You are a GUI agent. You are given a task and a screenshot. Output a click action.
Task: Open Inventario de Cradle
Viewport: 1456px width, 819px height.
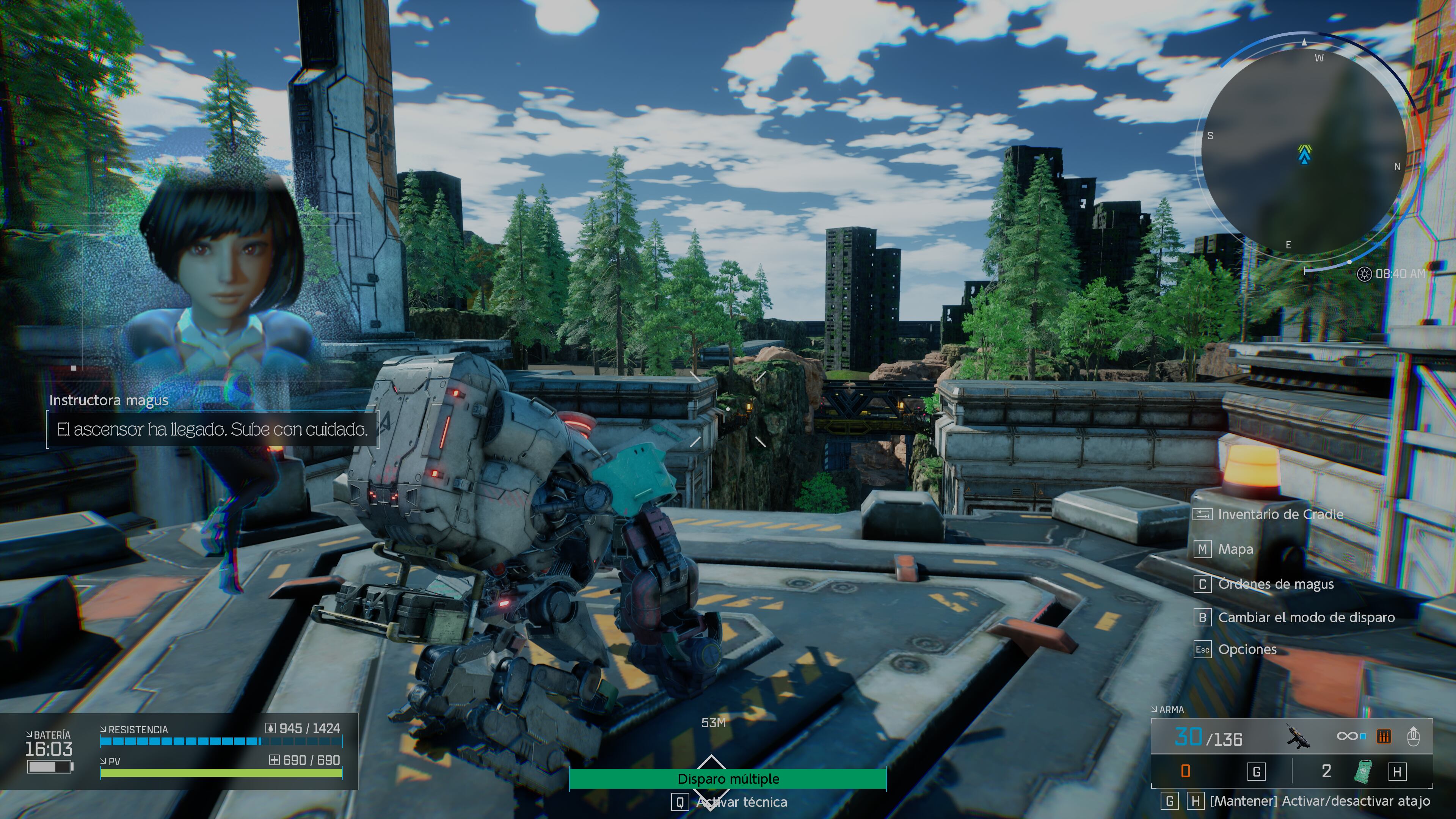[x=1280, y=515]
